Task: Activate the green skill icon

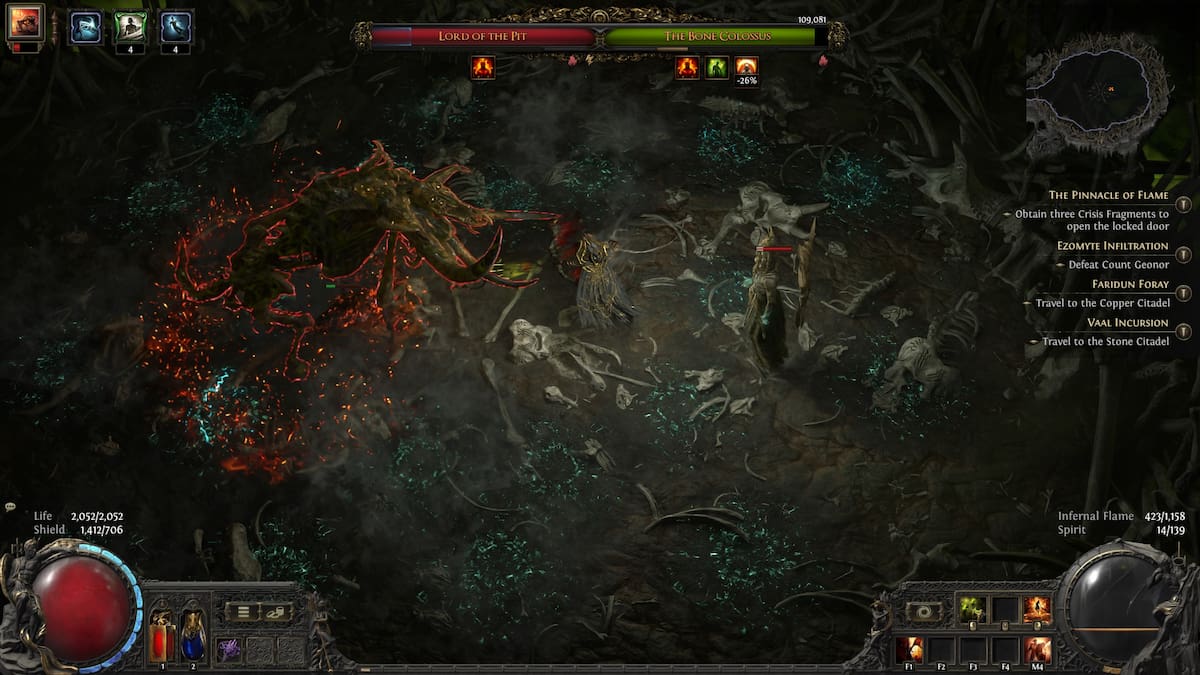Action: coord(972,609)
